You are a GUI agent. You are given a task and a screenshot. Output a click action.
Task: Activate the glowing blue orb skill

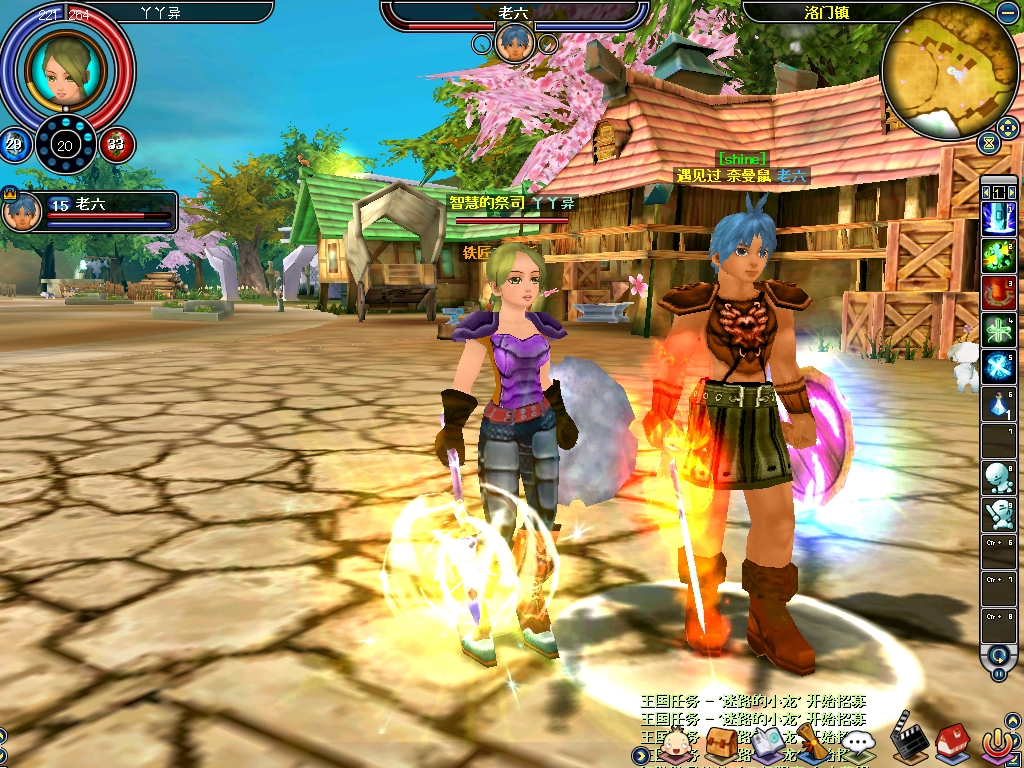(998, 367)
